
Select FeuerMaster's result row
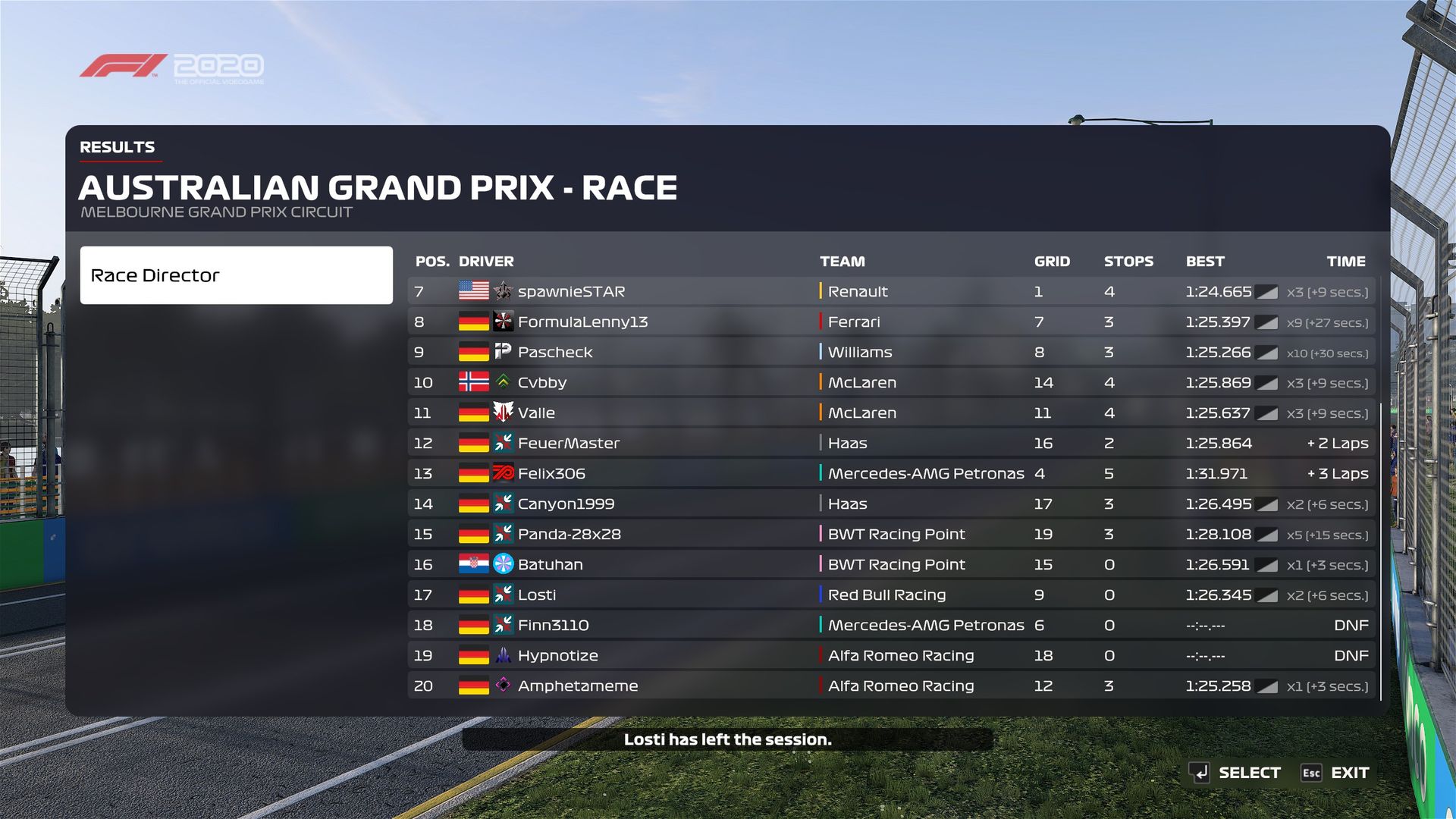coord(890,444)
